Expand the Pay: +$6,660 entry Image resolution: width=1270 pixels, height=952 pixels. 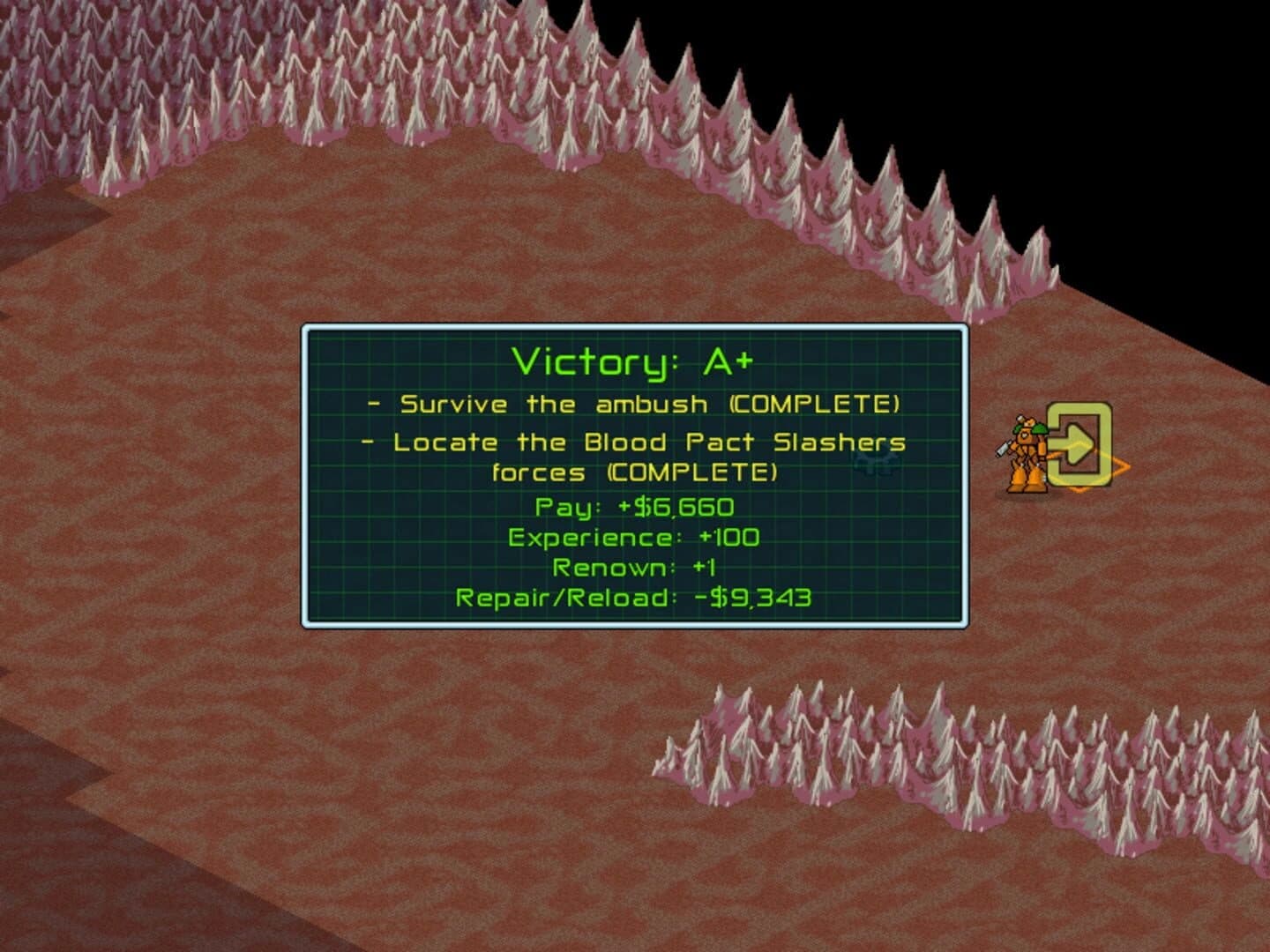coord(635,505)
